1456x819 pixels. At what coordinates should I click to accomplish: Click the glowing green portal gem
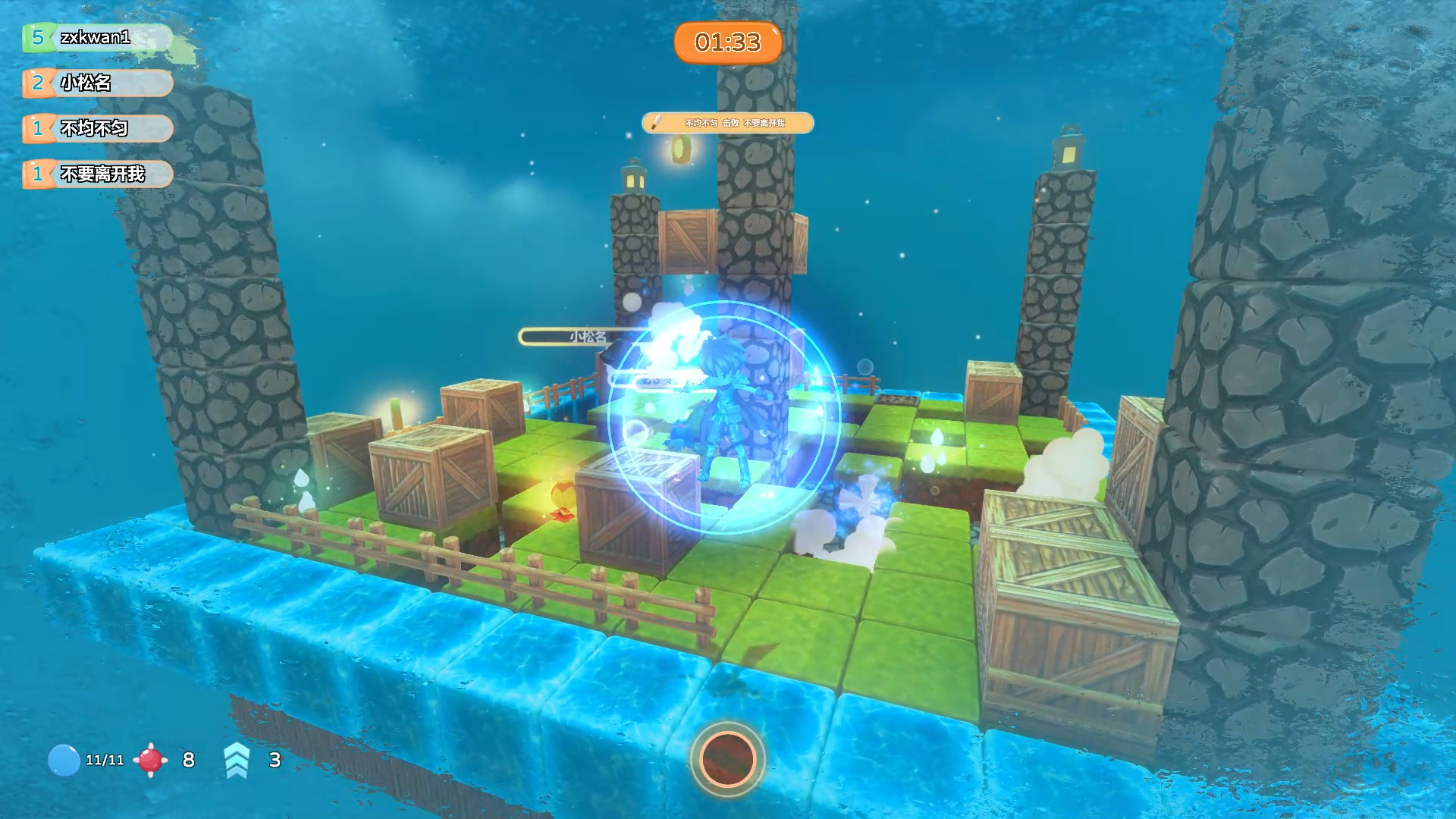click(394, 413)
